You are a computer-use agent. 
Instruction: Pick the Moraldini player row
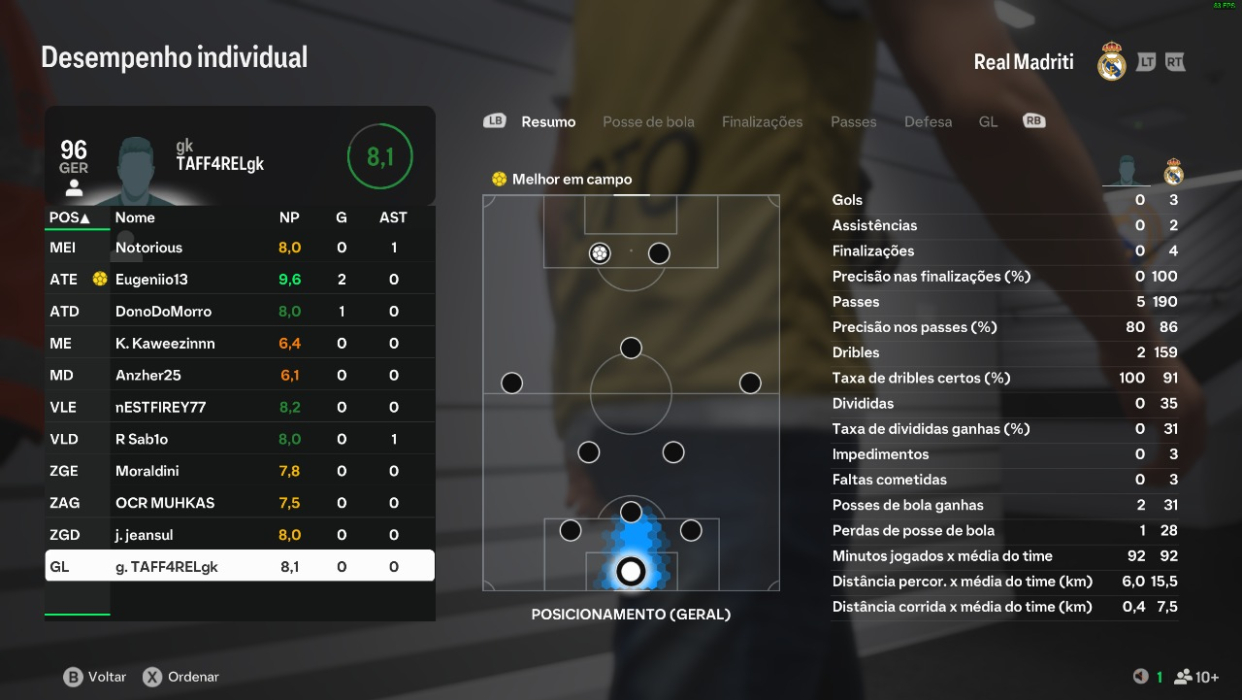tap(240, 471)
